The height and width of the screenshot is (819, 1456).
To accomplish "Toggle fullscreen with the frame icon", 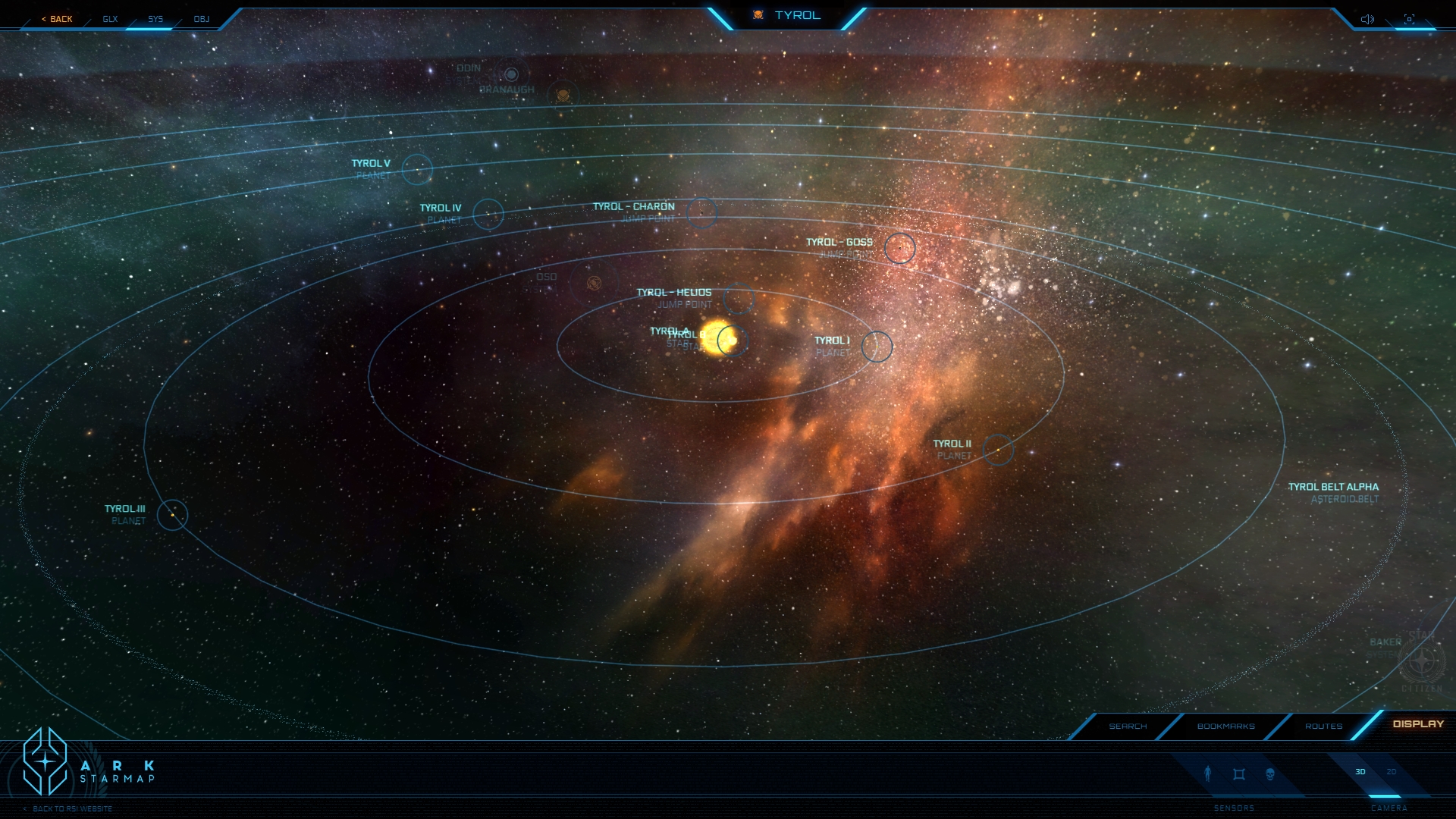I will click(1409, 19).
